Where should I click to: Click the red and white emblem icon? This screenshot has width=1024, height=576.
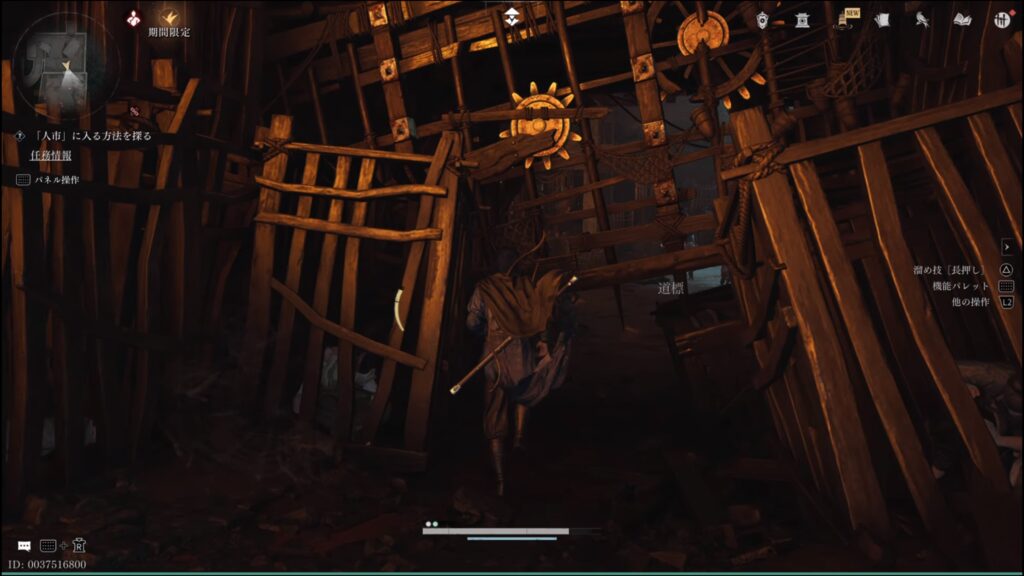click(x=133, y=18)
